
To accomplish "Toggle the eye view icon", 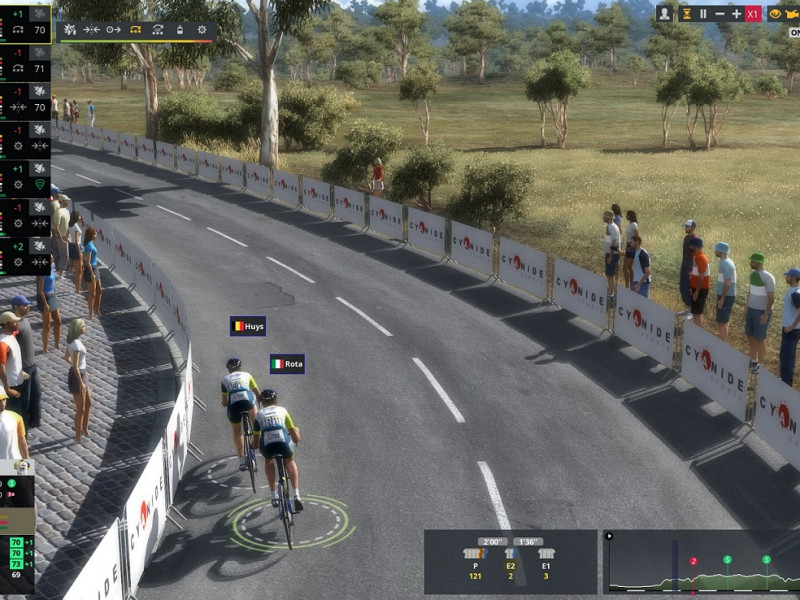I will coord(775,14).
